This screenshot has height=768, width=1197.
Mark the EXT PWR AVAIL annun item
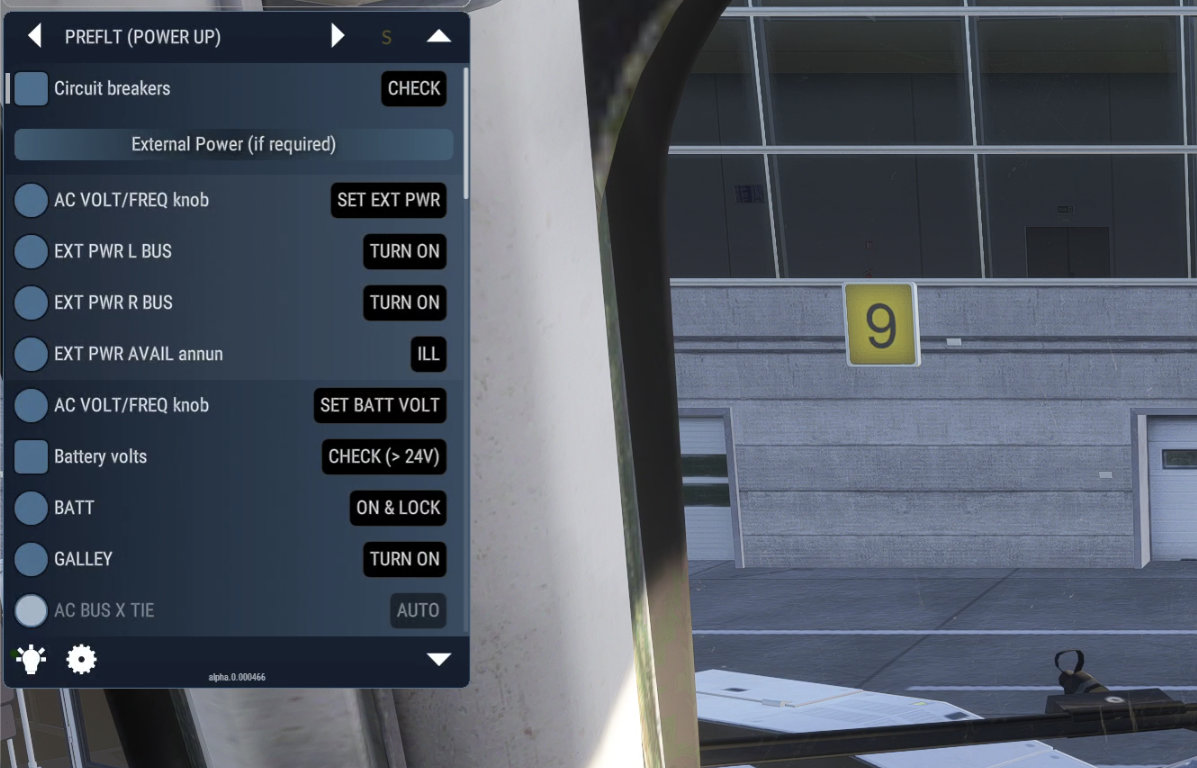[32, 354]
